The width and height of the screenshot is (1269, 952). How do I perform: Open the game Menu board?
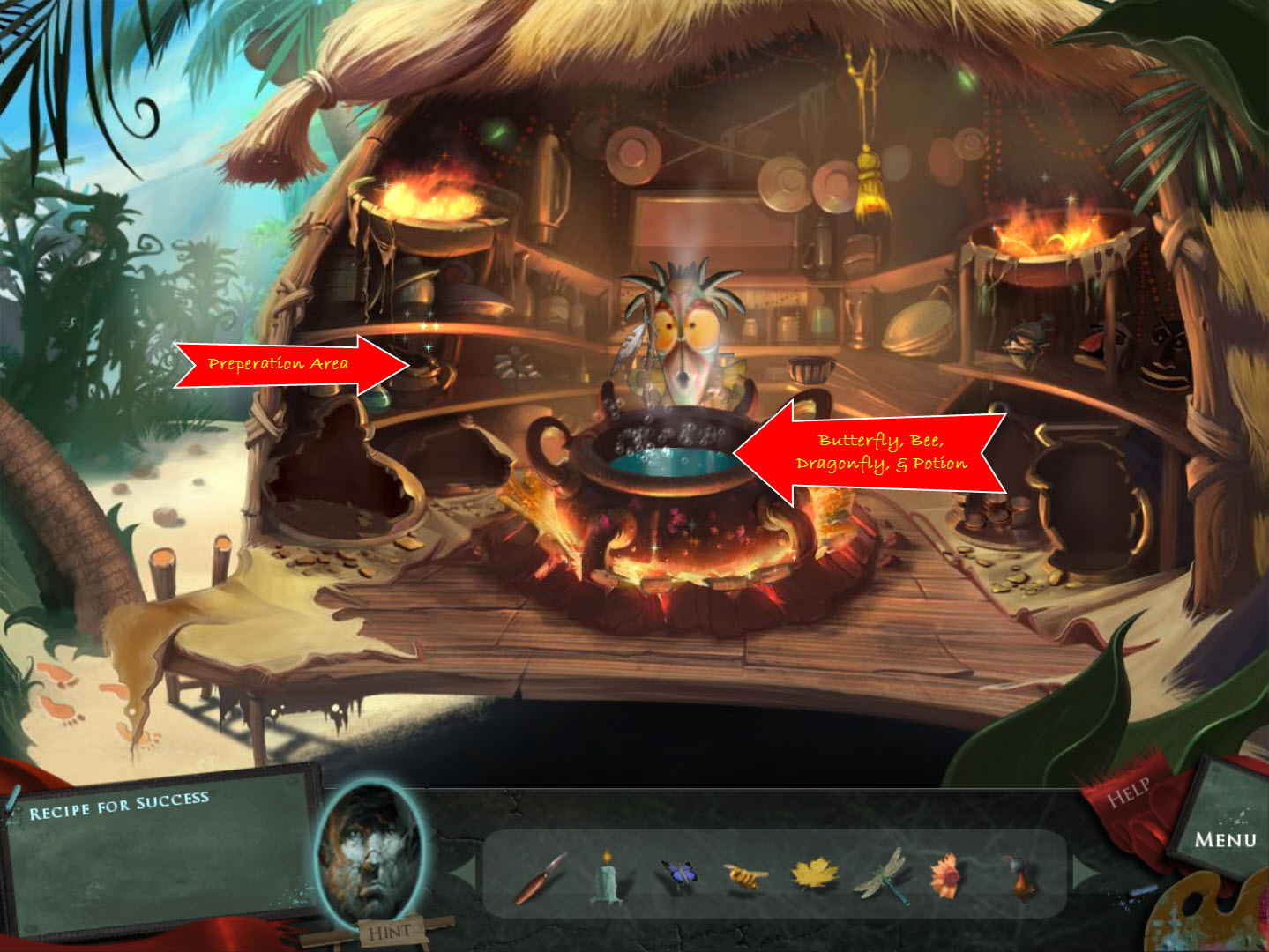click(1228, 839)
